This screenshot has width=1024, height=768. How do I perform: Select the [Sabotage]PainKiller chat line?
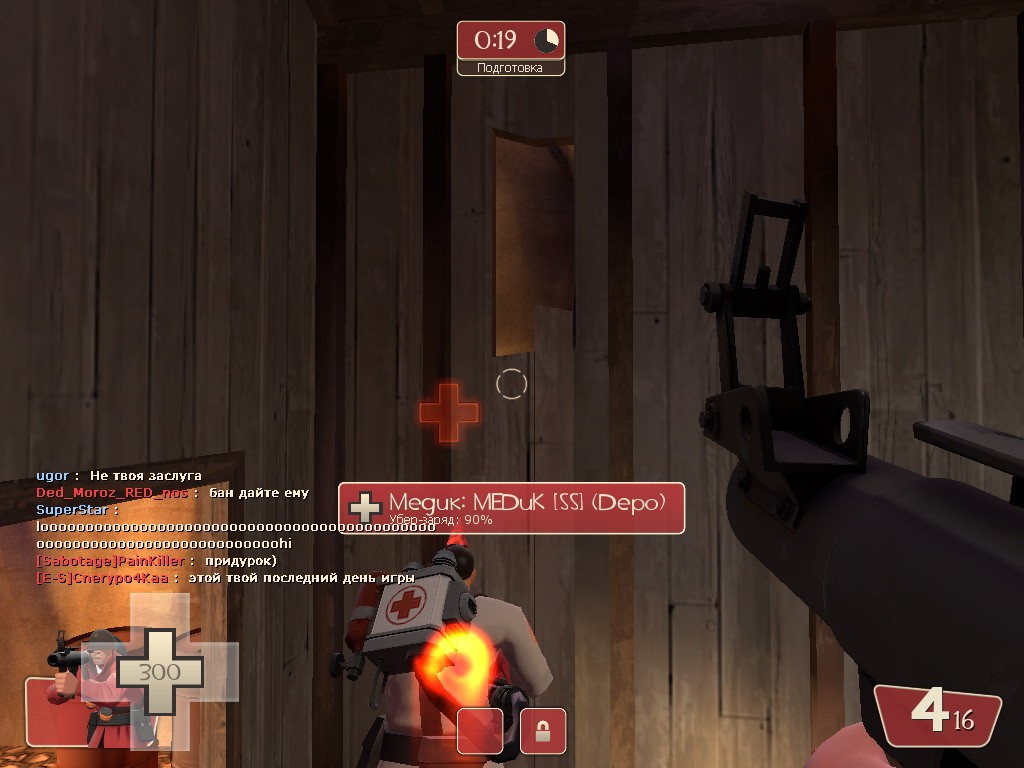(155, 561)
